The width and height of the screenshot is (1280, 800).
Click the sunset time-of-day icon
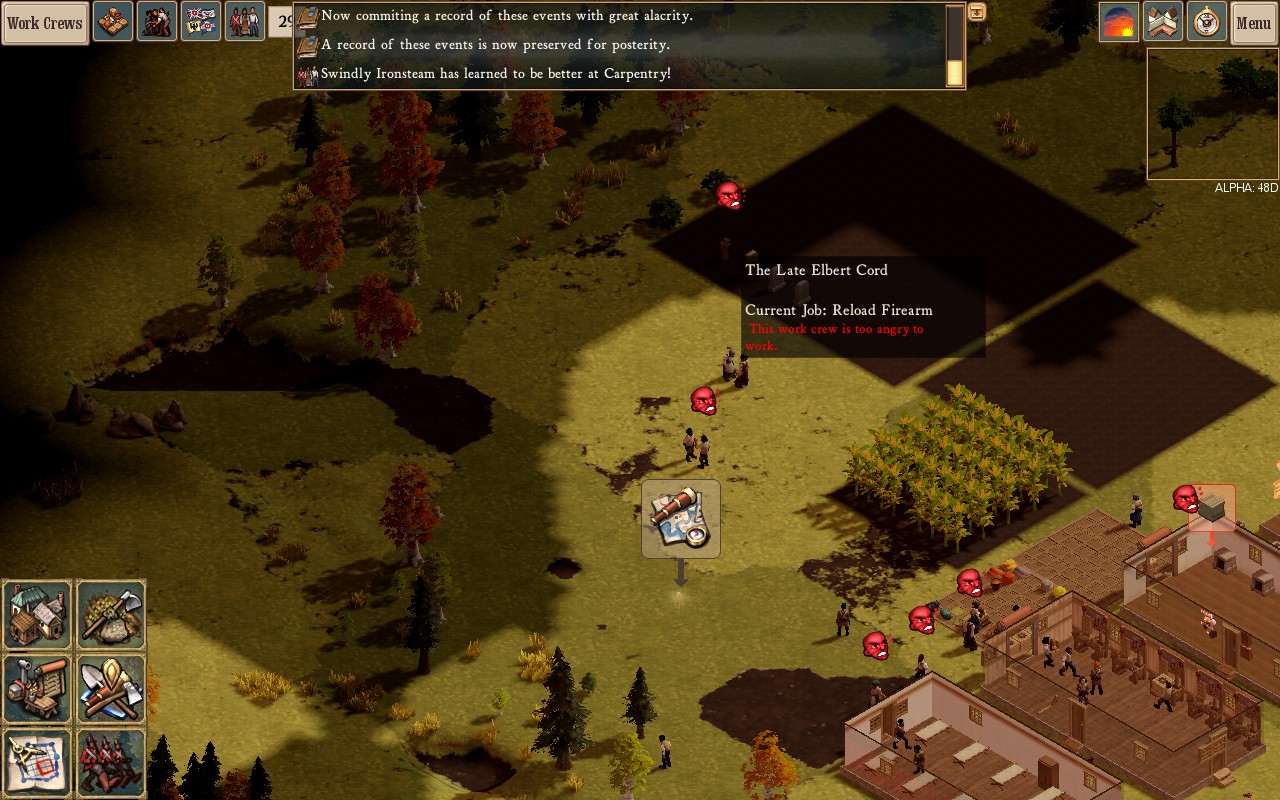tap(1119, 22)
